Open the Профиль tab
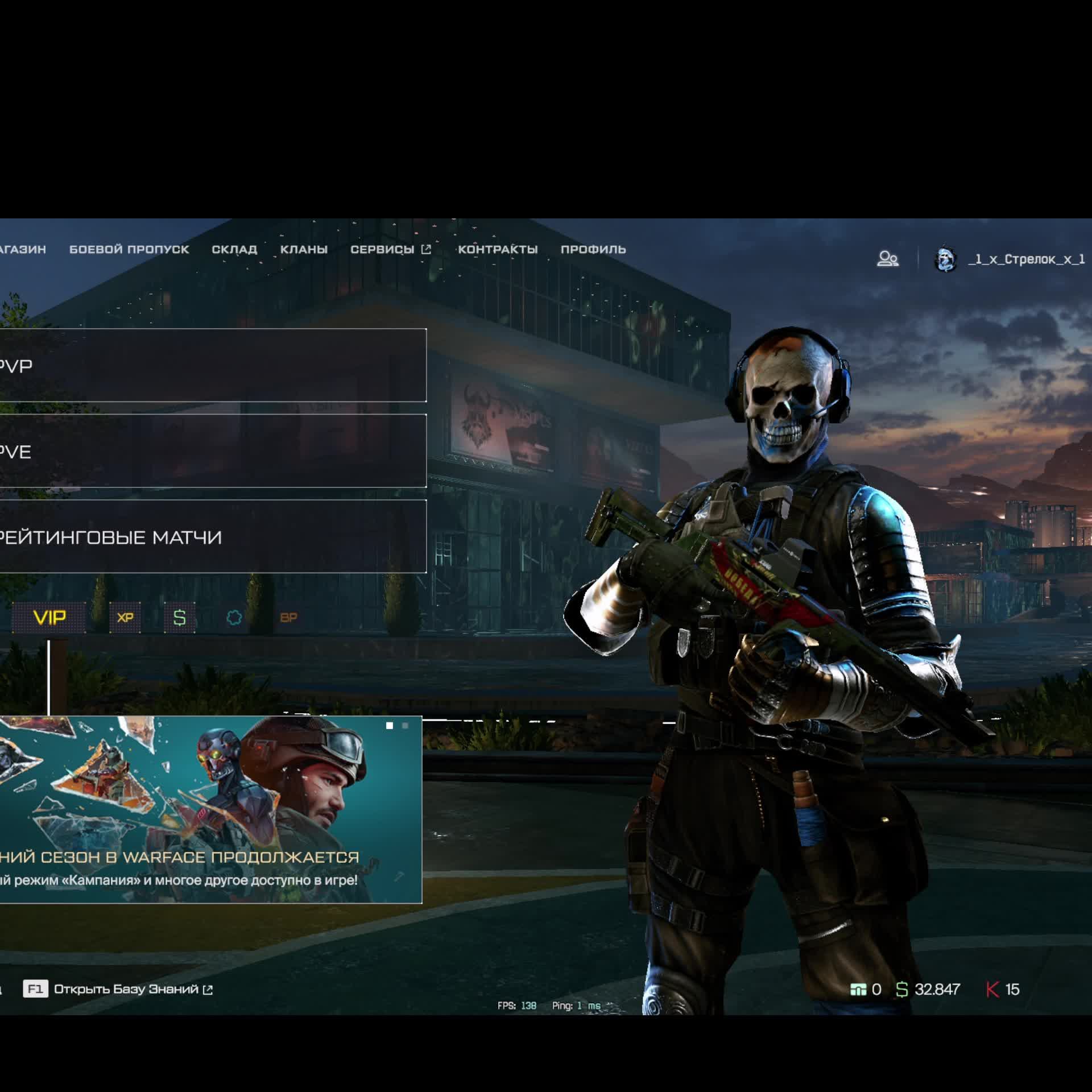This screenshot has width=1092, height=1092. click(x=593, y=249)
